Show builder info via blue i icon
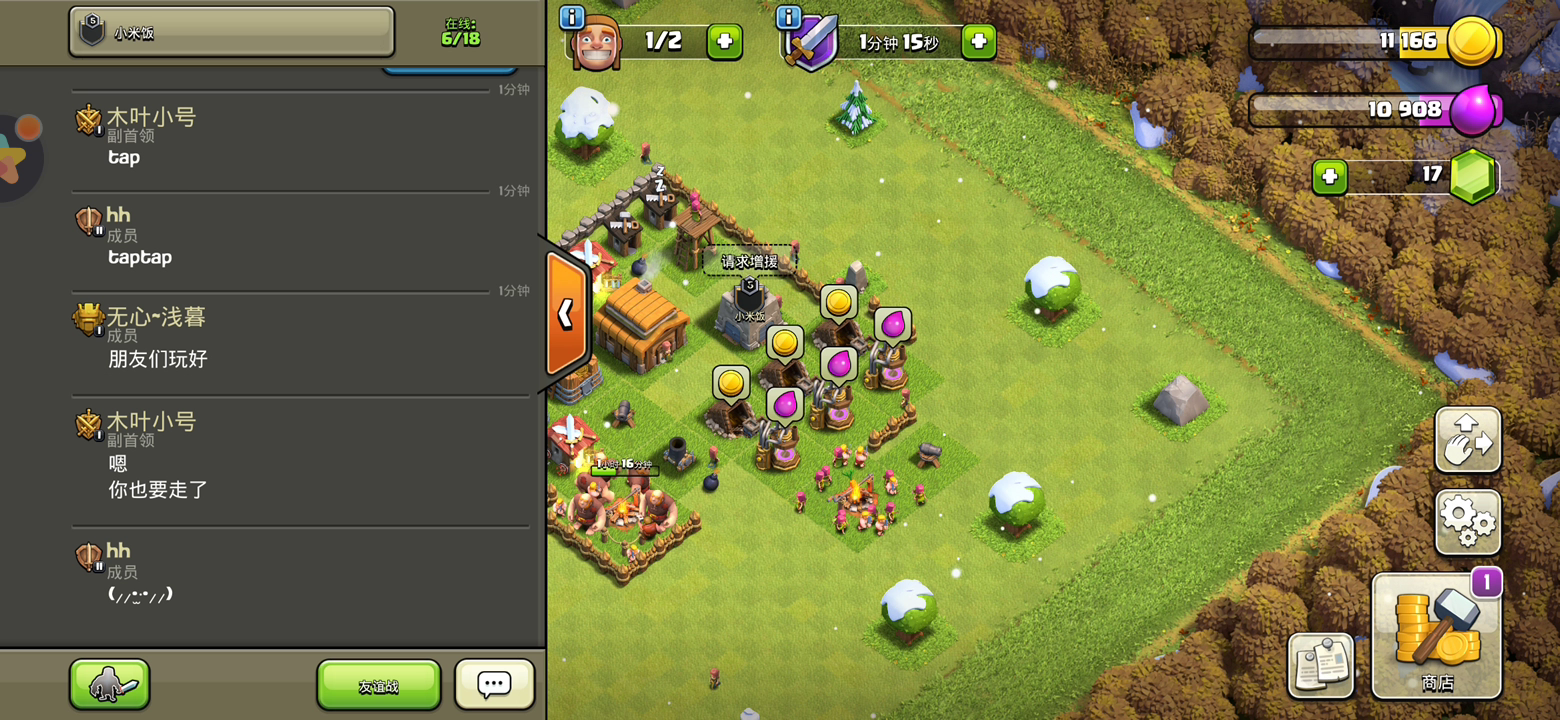Screen dimensions: 1560x720 [572, 17]
